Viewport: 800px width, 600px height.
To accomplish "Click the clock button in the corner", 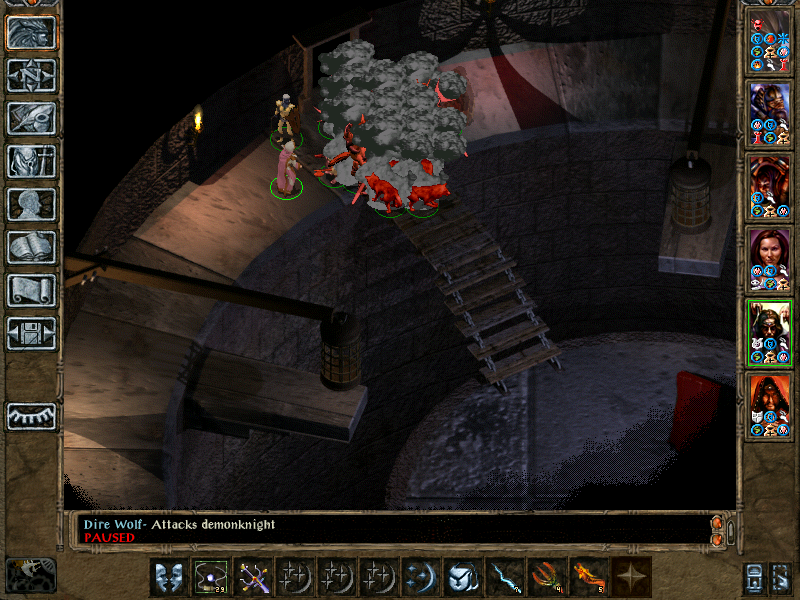I will 30,575.
